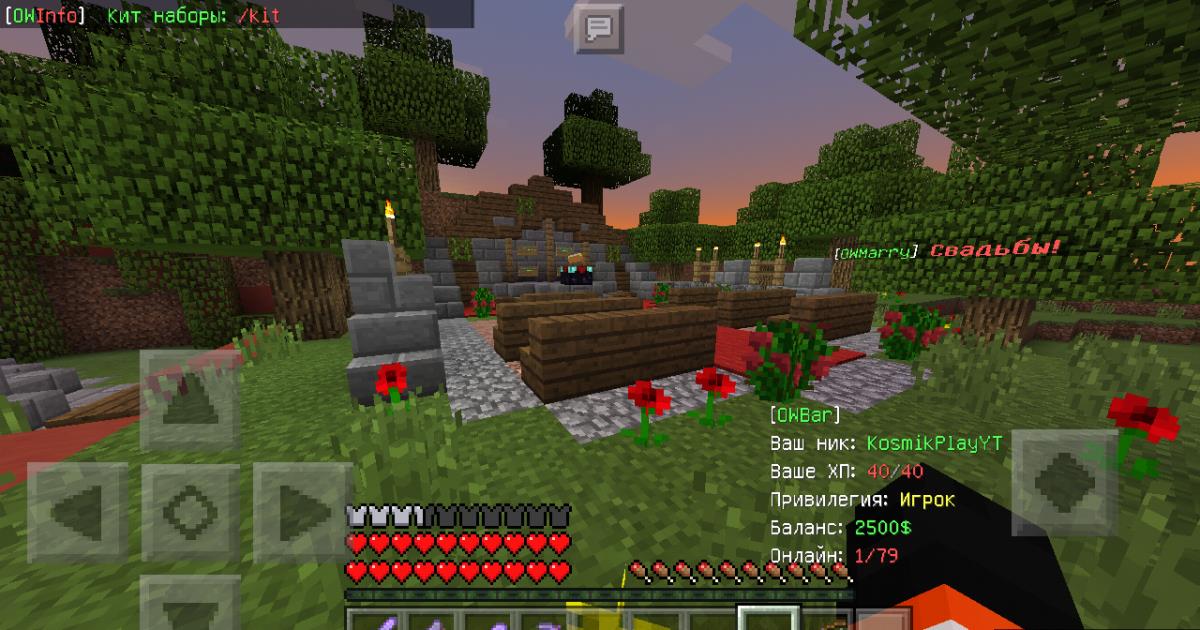Select the highlighted hotbar slot
This screenshot has height=630, width=1200.
pyautogui.click(x=768, y=619)
